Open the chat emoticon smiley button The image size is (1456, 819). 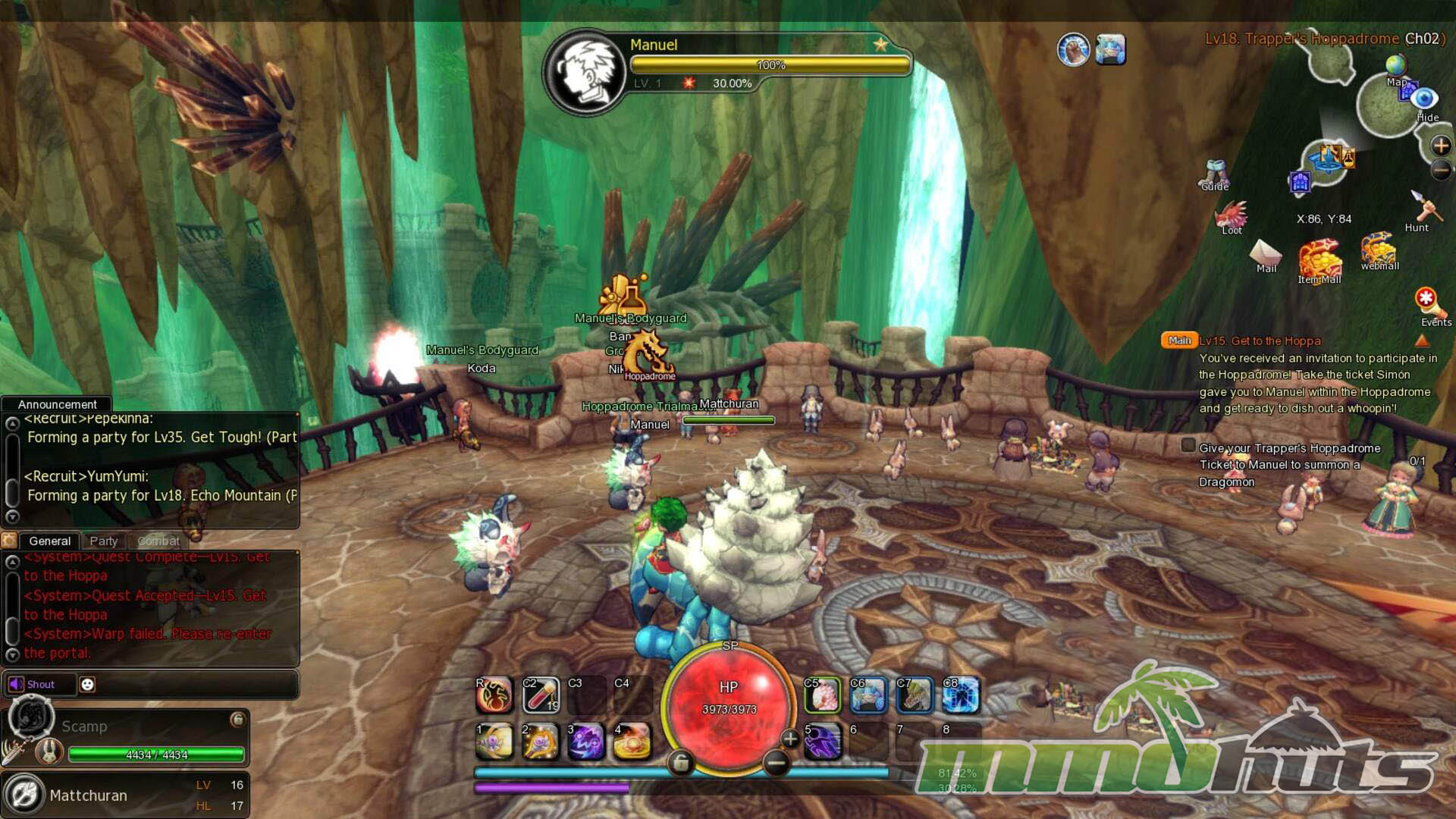click(x=87, y=684)
